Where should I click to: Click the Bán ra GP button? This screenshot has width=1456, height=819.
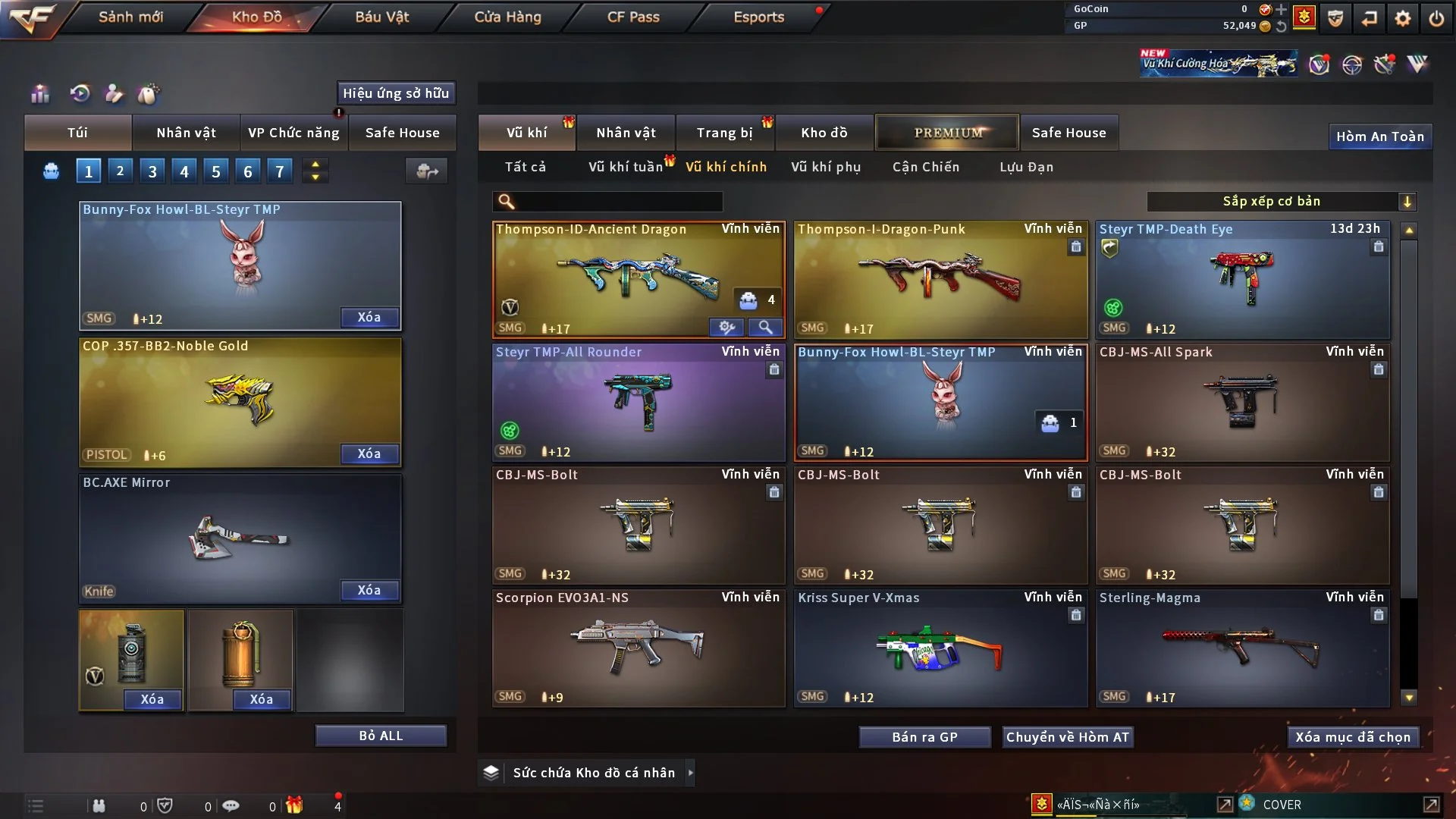(924, 737)
